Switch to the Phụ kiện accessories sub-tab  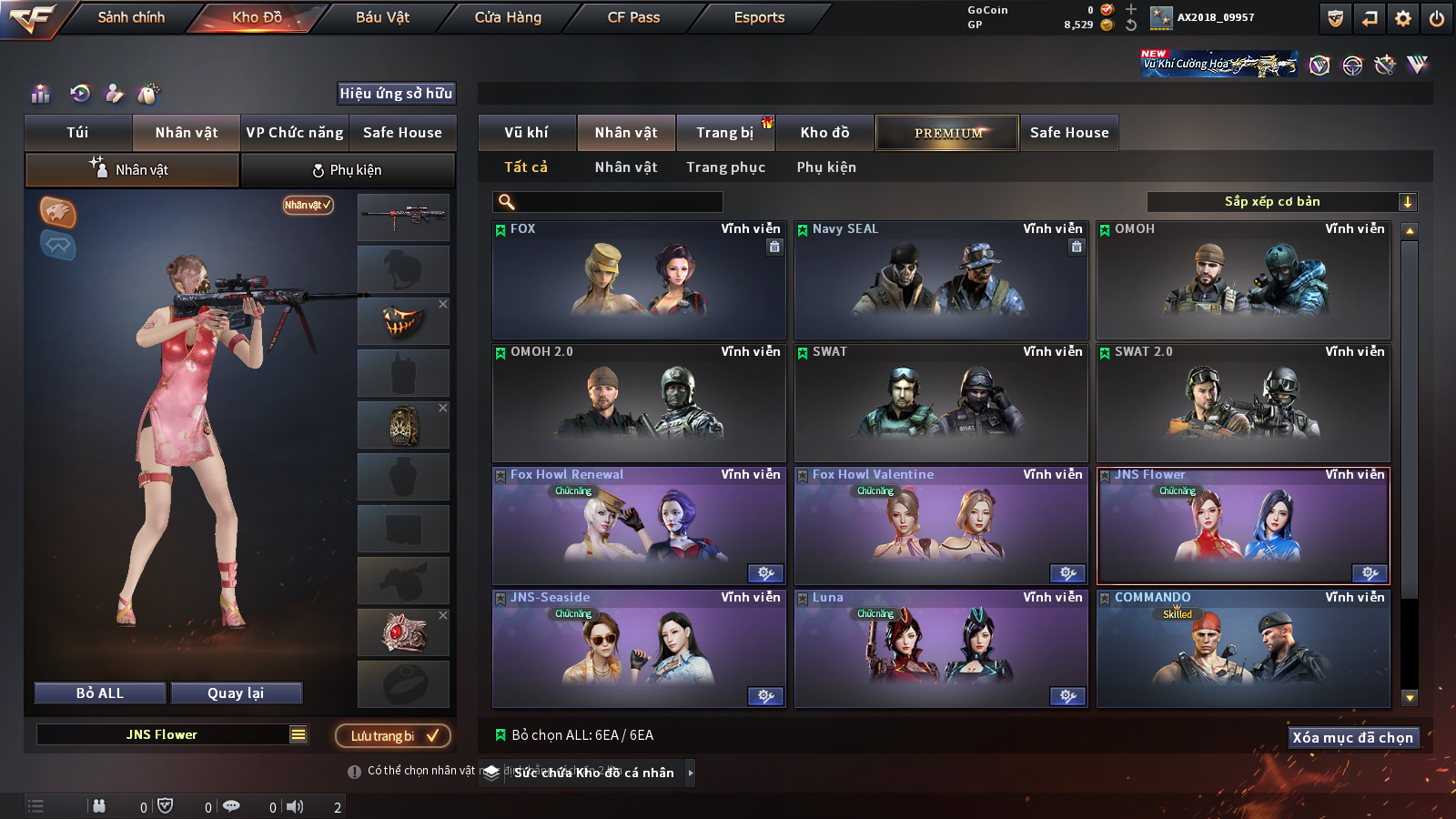click(x=348, y=170)
